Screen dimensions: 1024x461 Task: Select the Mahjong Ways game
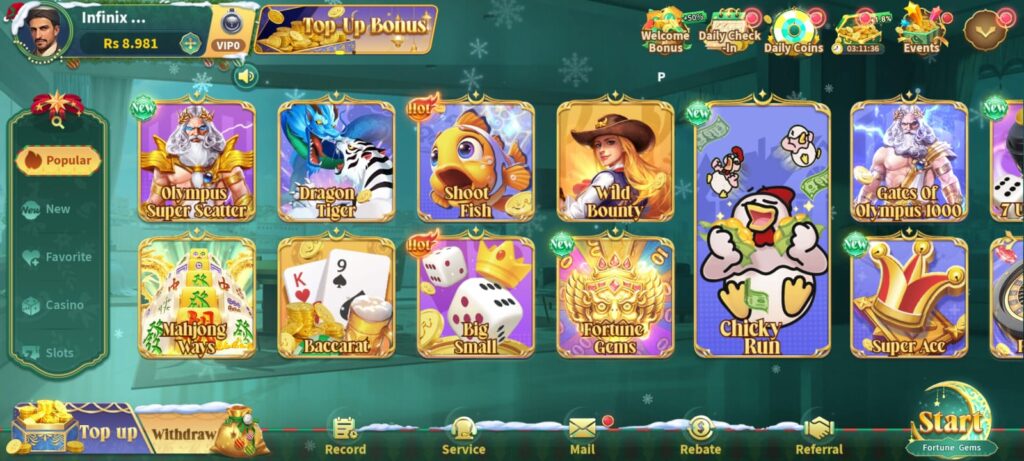197,297
